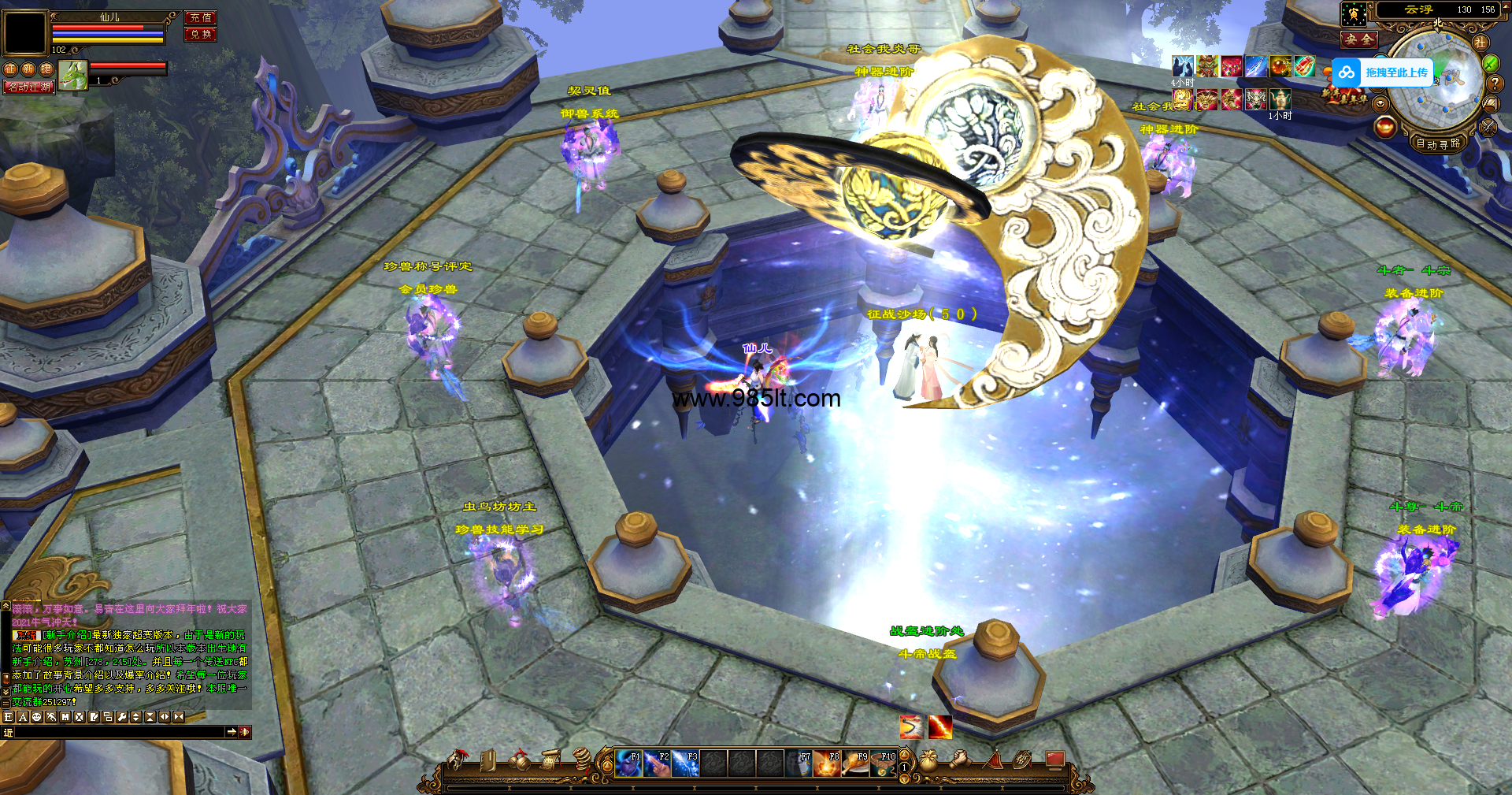
Task: Open the money pouch bag icon
Action: click(x=929, y=760)
